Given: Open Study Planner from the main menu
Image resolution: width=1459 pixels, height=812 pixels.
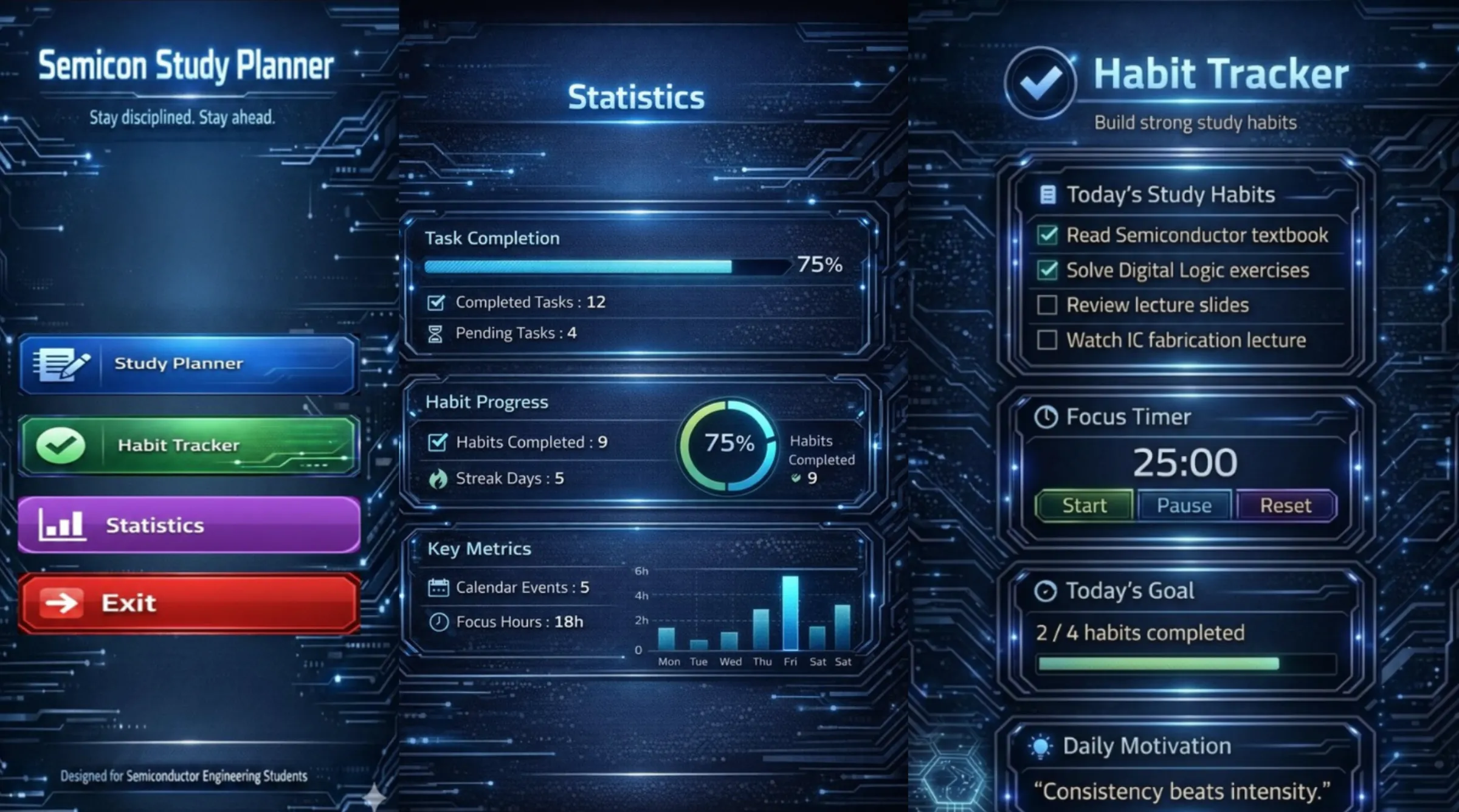Looking at the screenshot, I should (x=176, y=363).
